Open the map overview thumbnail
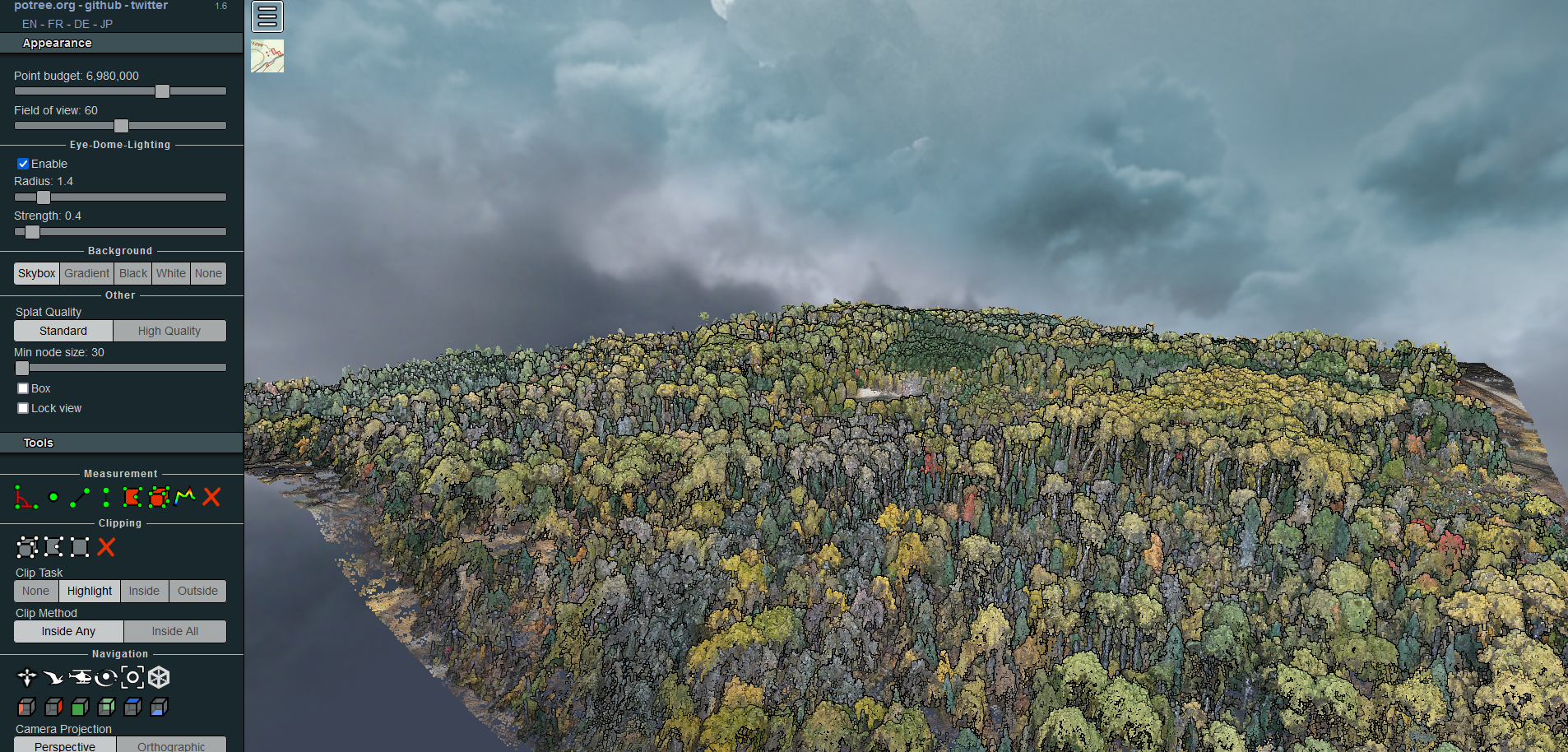 267,55
